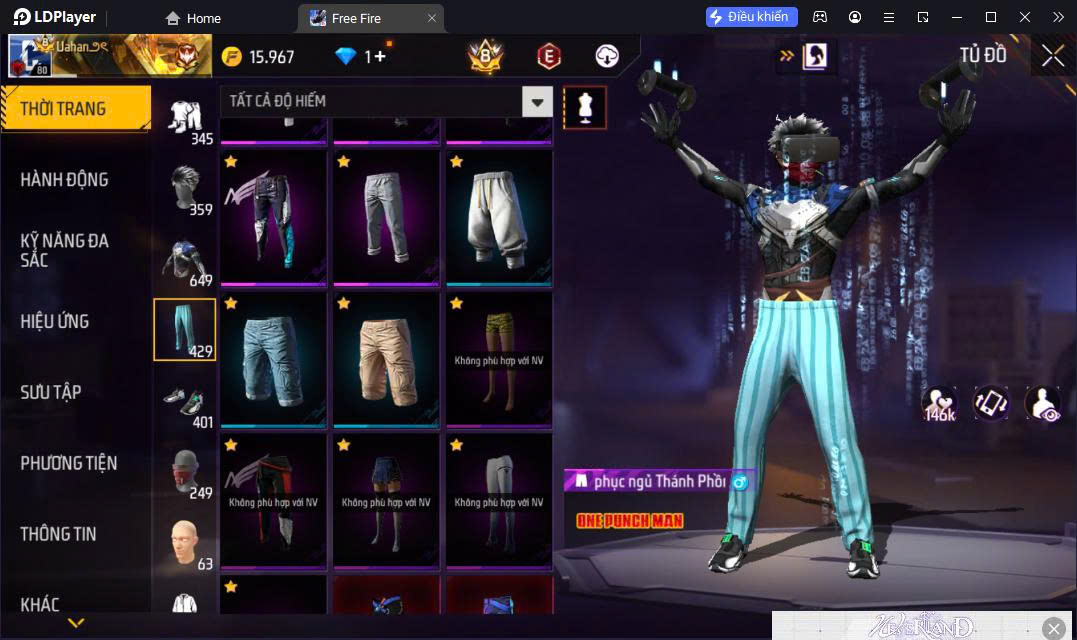Image resolution: width=1077 pixels, height=640 pixels.
Task: Select the HIỆU ỨNG tab
Action: [55, 321]
